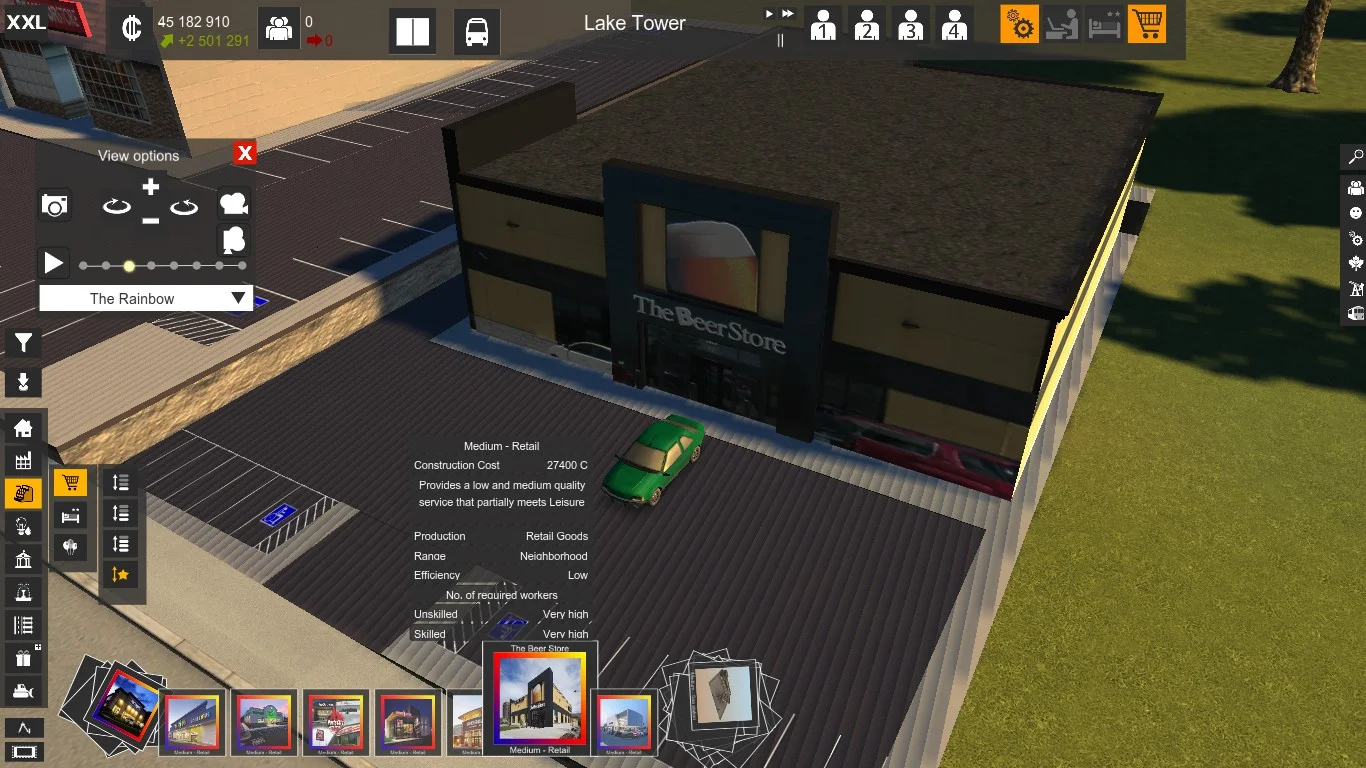Open the currency budget panel
The image size is (1366, 768).
[x=130, y=28]
